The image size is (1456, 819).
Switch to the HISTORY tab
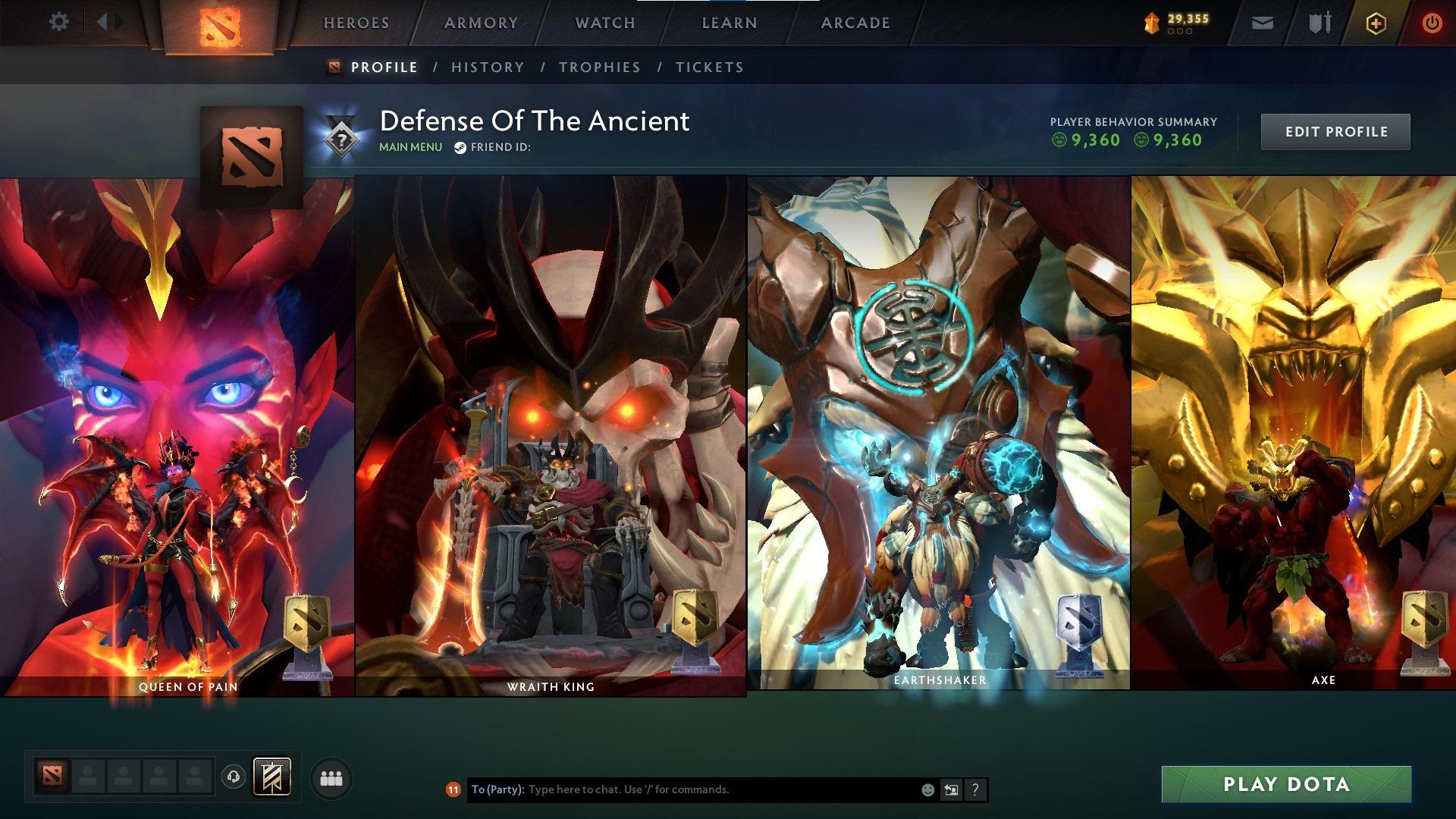pos(488,67)
